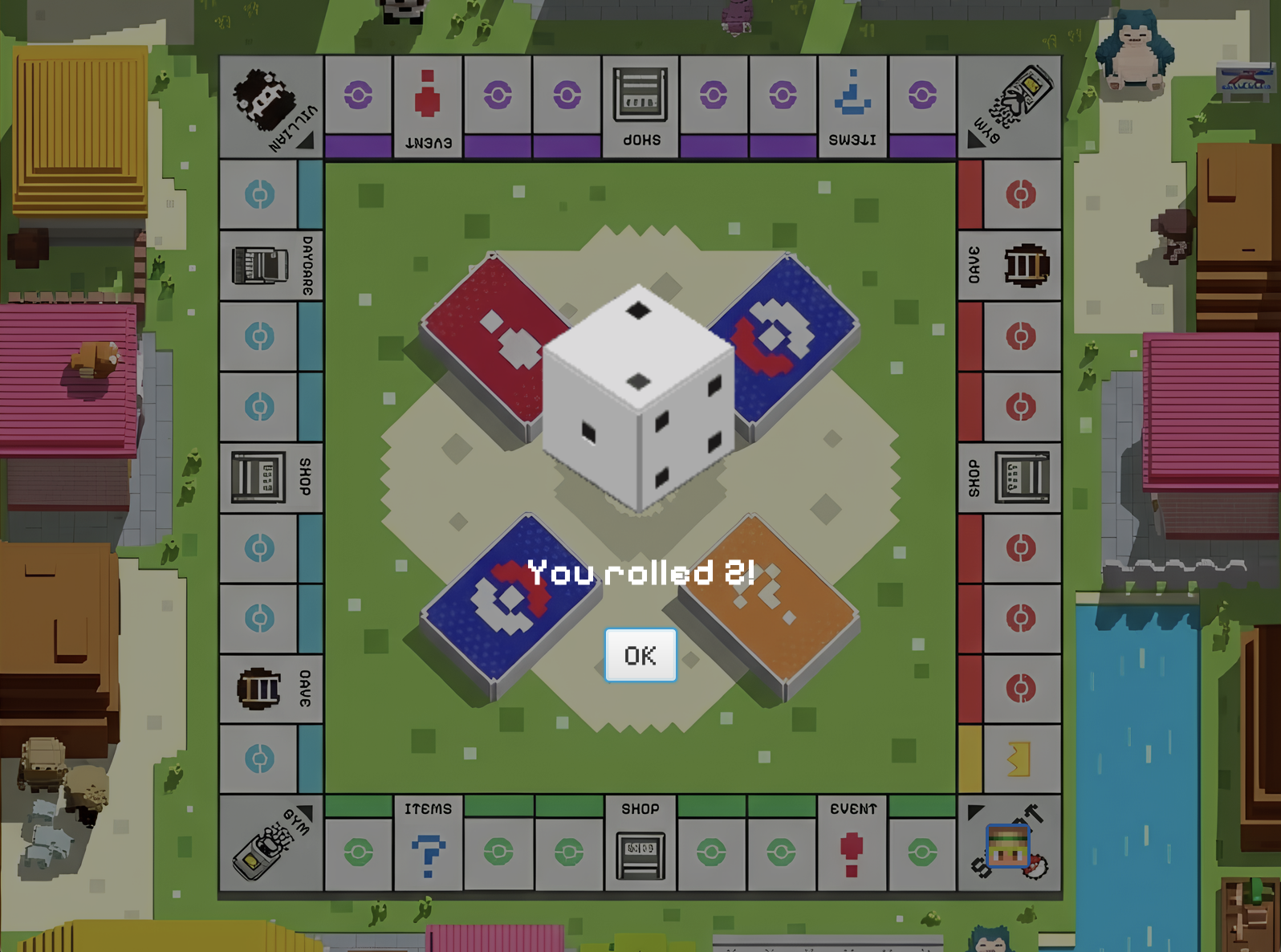Select the Cave barrel icon on the left column
The image size is (1281, 952).
[x=258, y=687]
